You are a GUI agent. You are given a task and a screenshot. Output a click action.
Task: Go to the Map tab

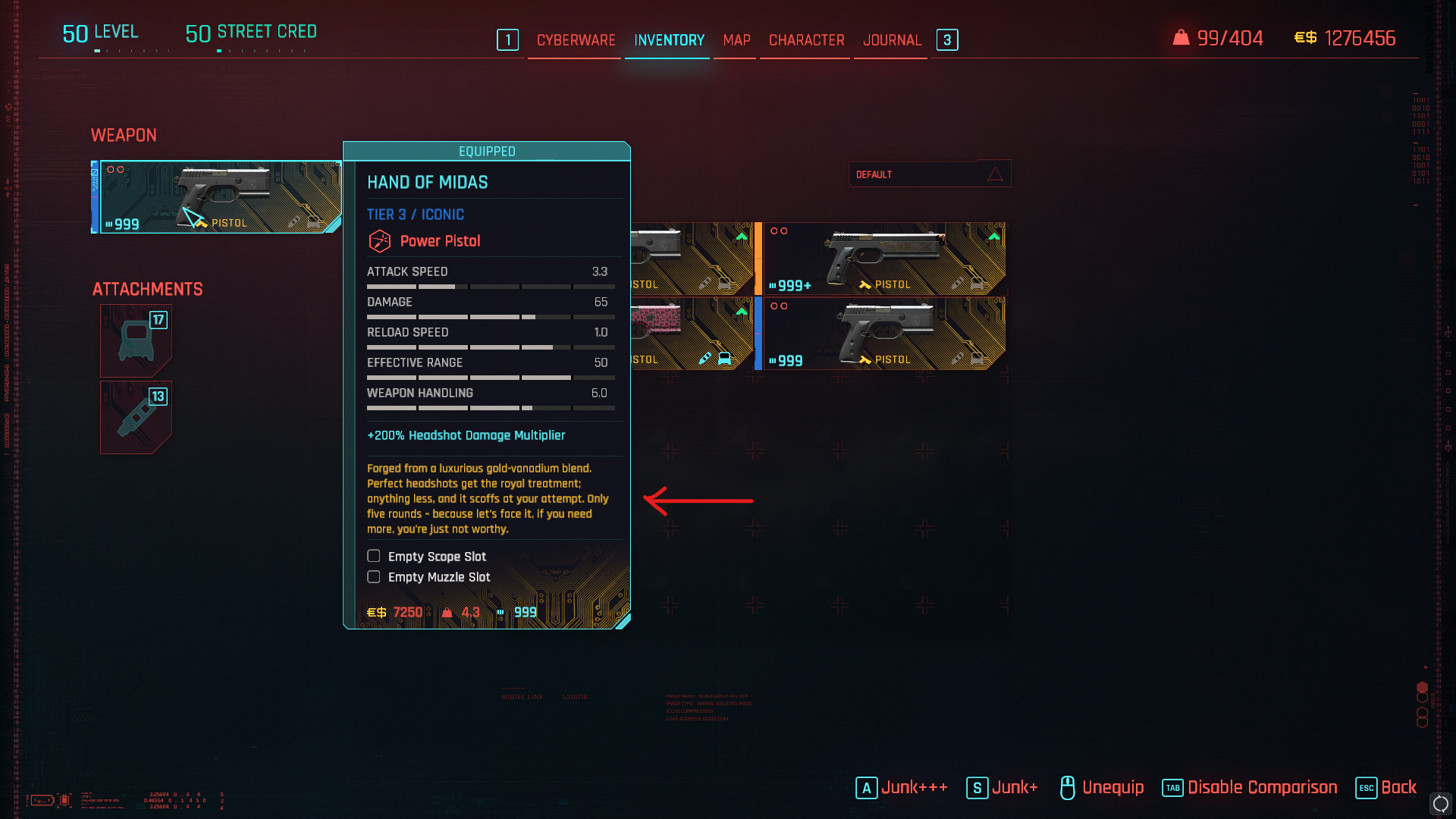click(x=736, y=40)
